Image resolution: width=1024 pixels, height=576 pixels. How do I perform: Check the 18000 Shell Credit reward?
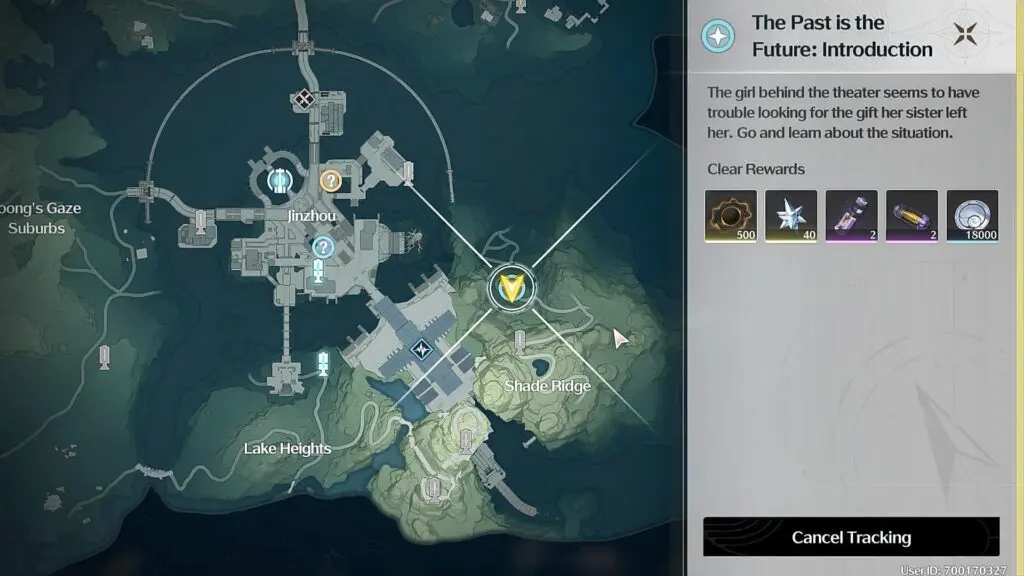click(972, 217)
